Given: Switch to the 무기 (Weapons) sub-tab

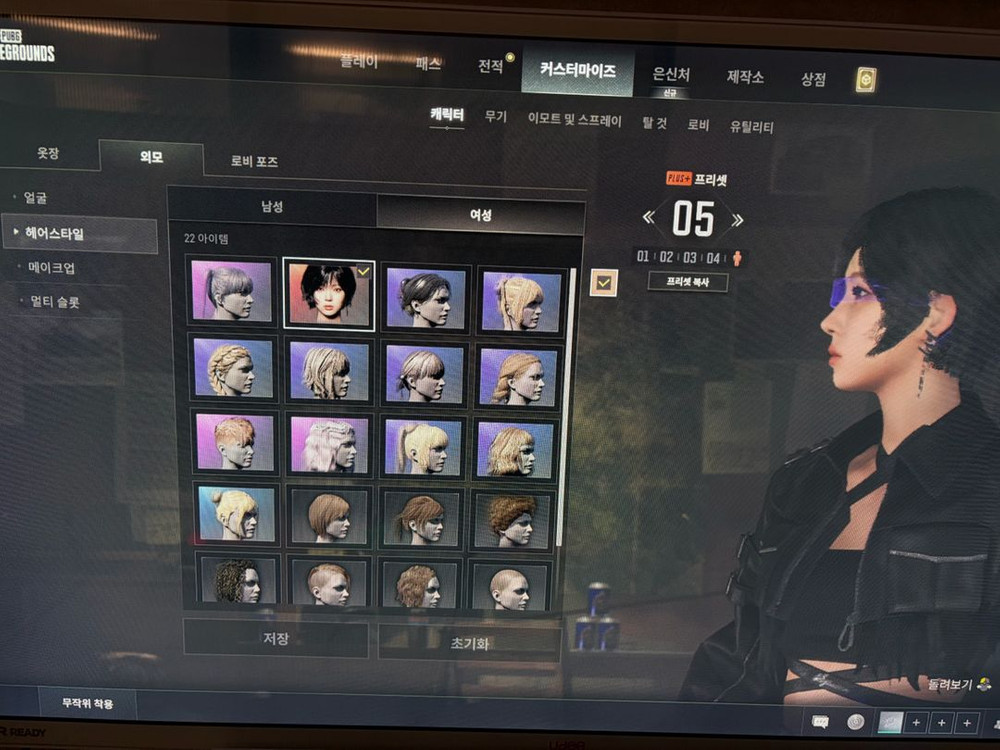Looking at the screenshot, I should tap(496, 118).
